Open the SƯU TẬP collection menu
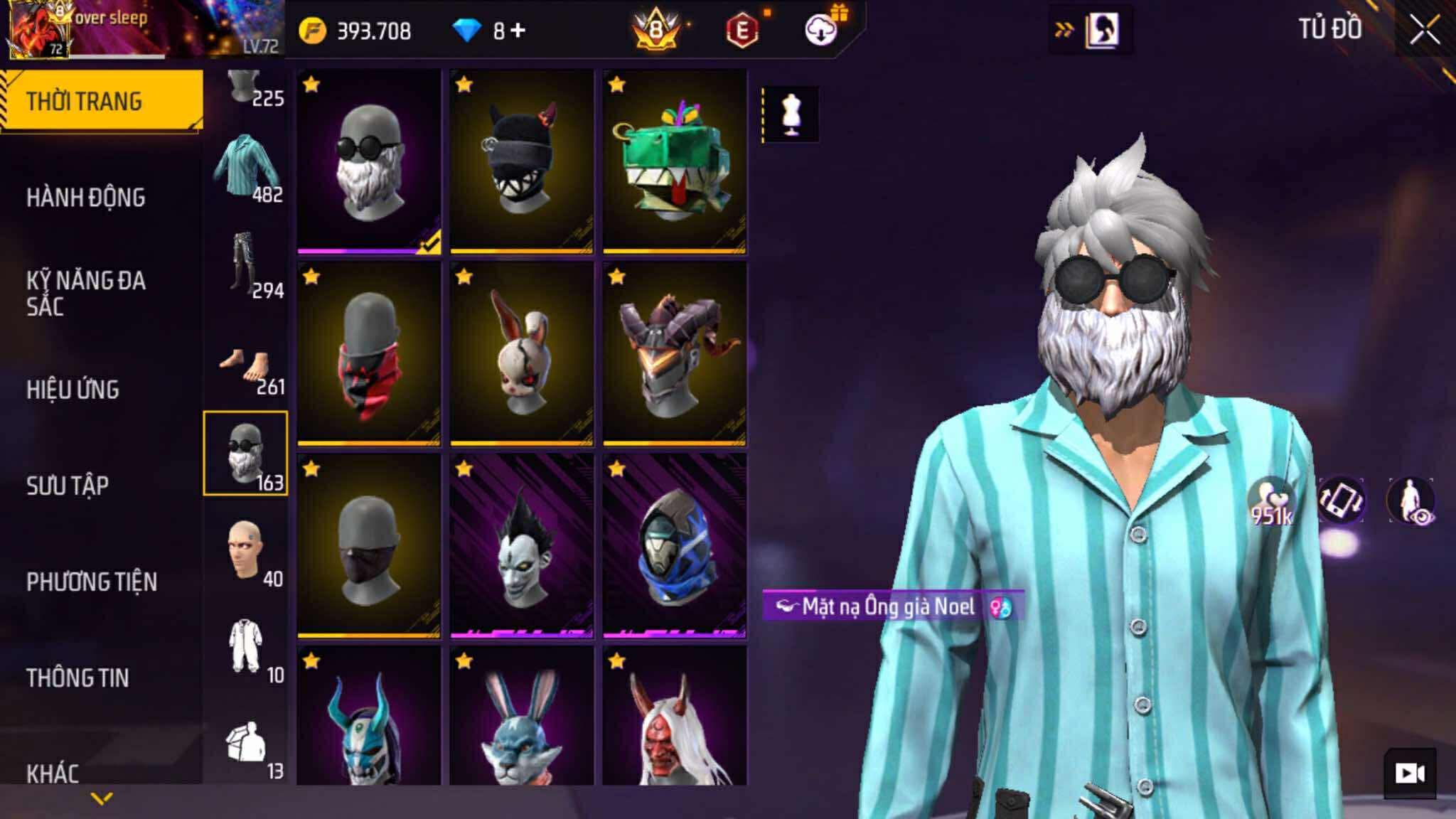The image size is (1456, 819). click(x=68, y=486)
